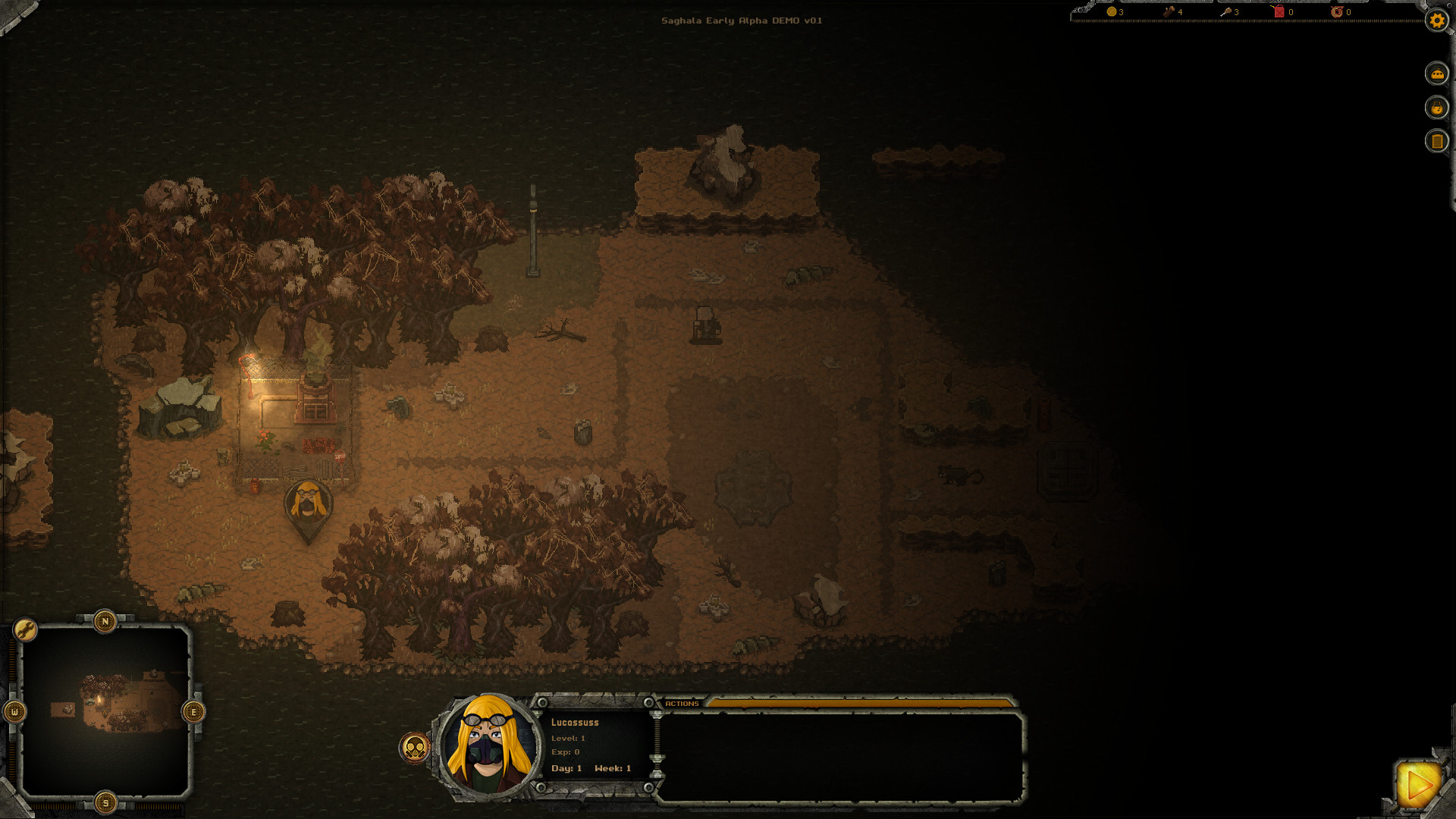Image resolution: width=1456 pixels, height=819 pixels.
Task: Select the coin counter in the resource bar
Action: (1112, 12)
